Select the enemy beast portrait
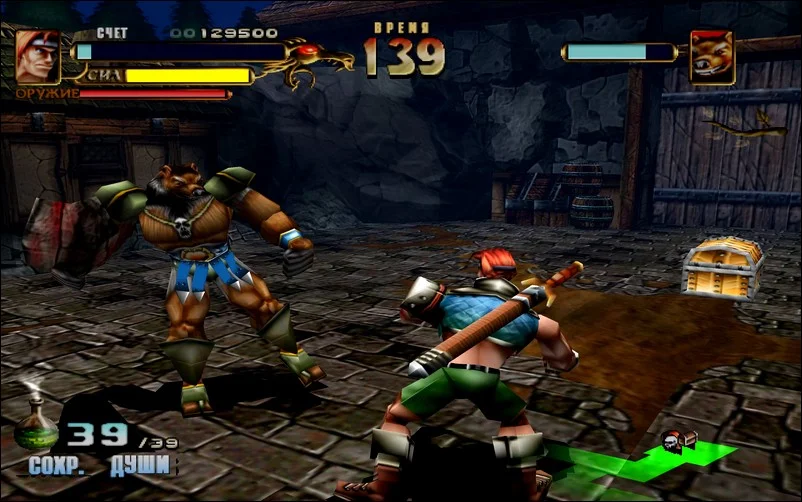Viewport: 802px width, 502px height. pyautogui.click(x=711, y=56)
